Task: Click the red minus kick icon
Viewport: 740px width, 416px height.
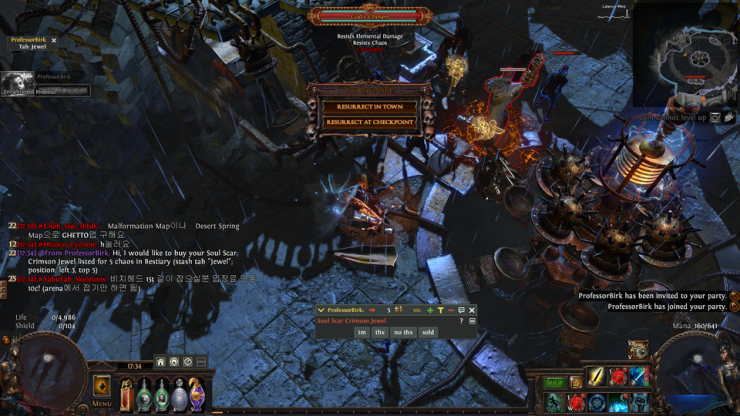Action: pyautogui.click(x=450, y=310)
